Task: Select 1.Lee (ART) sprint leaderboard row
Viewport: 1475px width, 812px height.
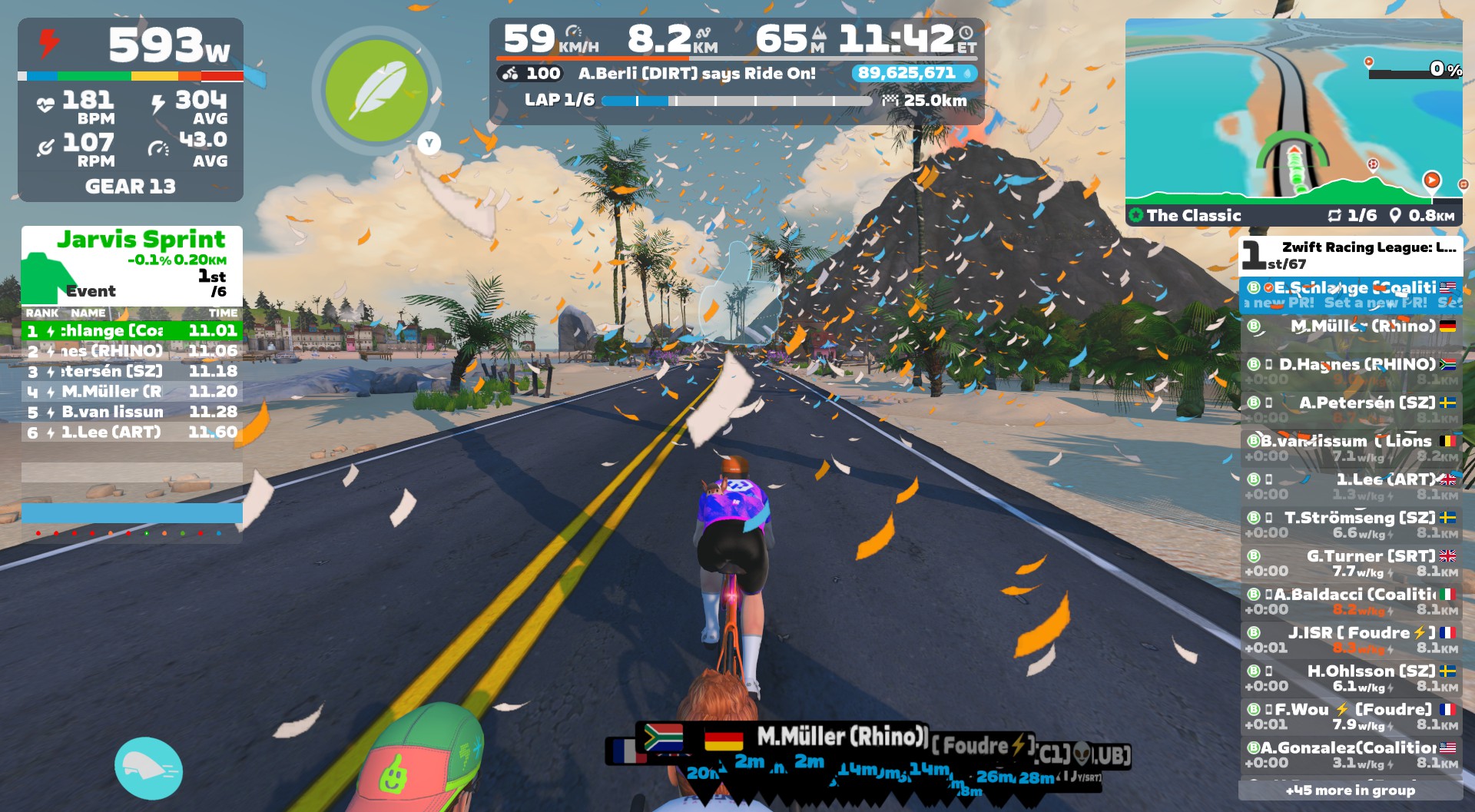Action: (x=132, y=433)
